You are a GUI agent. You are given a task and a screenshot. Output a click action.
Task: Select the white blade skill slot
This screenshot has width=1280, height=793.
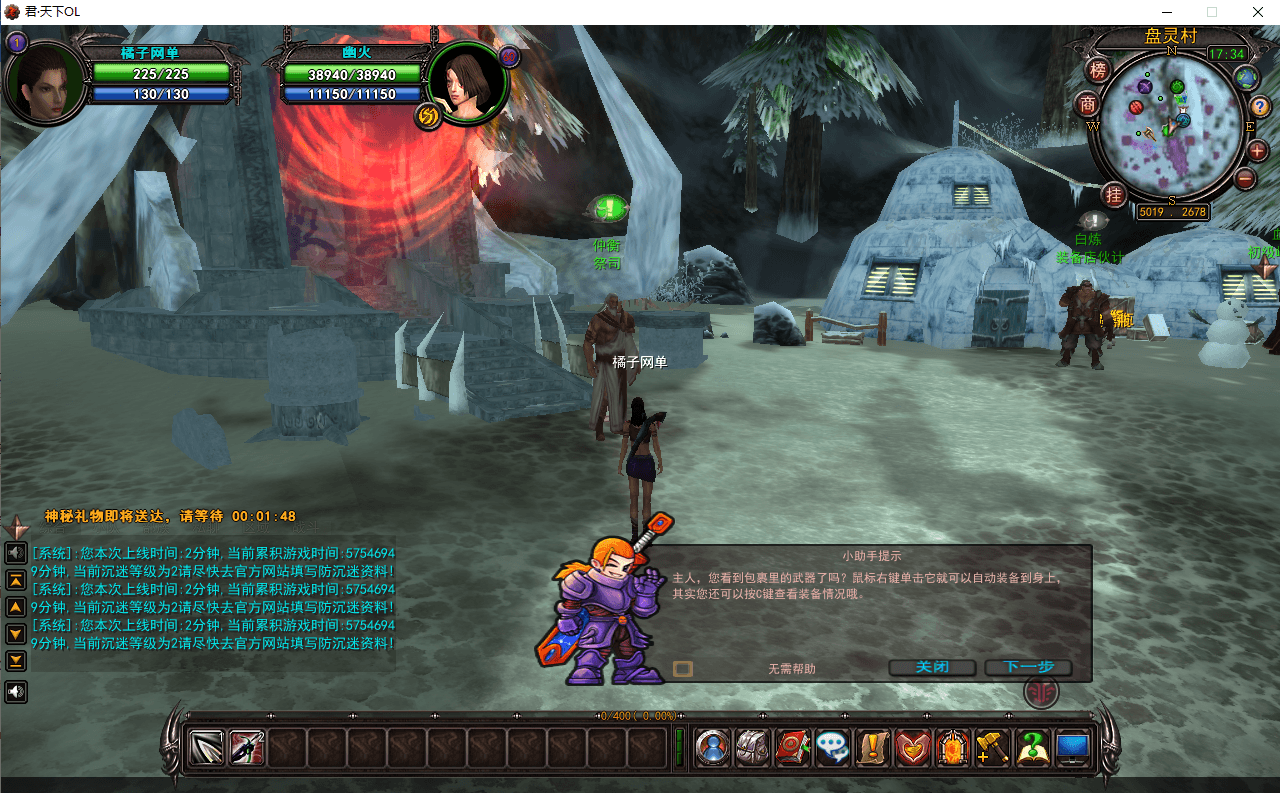tap(207, 748)
